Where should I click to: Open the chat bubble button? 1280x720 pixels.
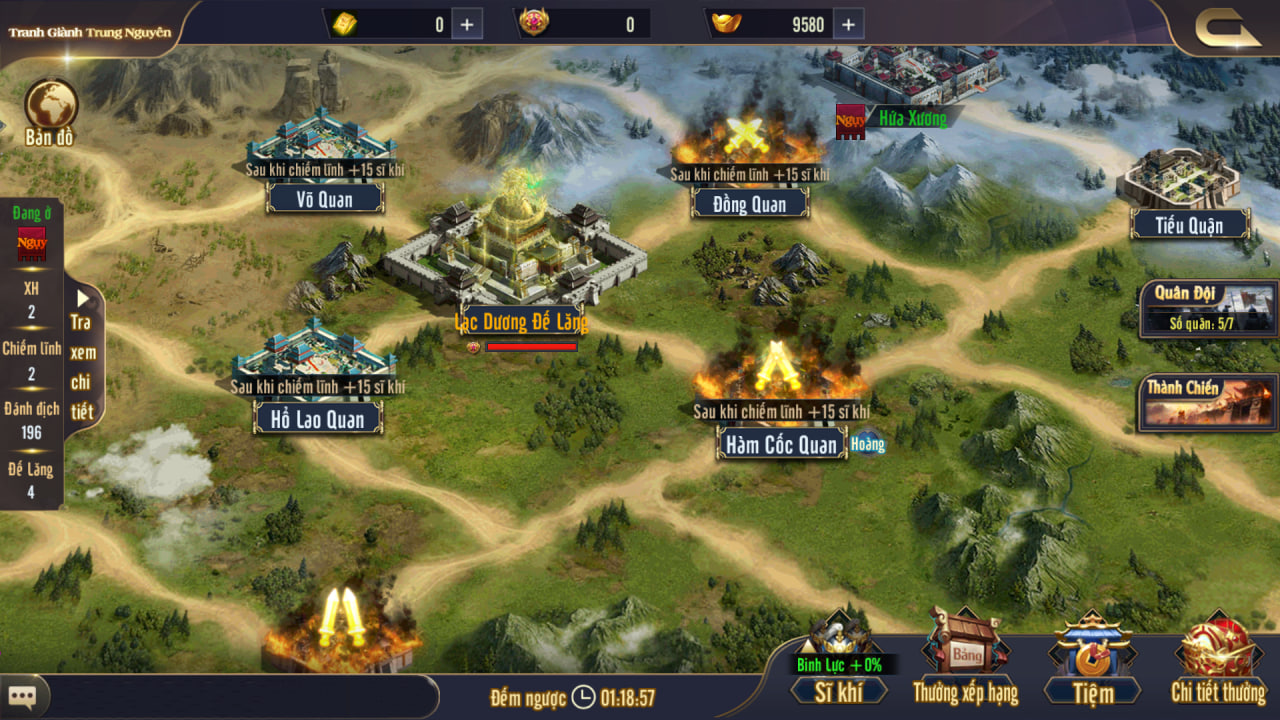click(22, 695)
